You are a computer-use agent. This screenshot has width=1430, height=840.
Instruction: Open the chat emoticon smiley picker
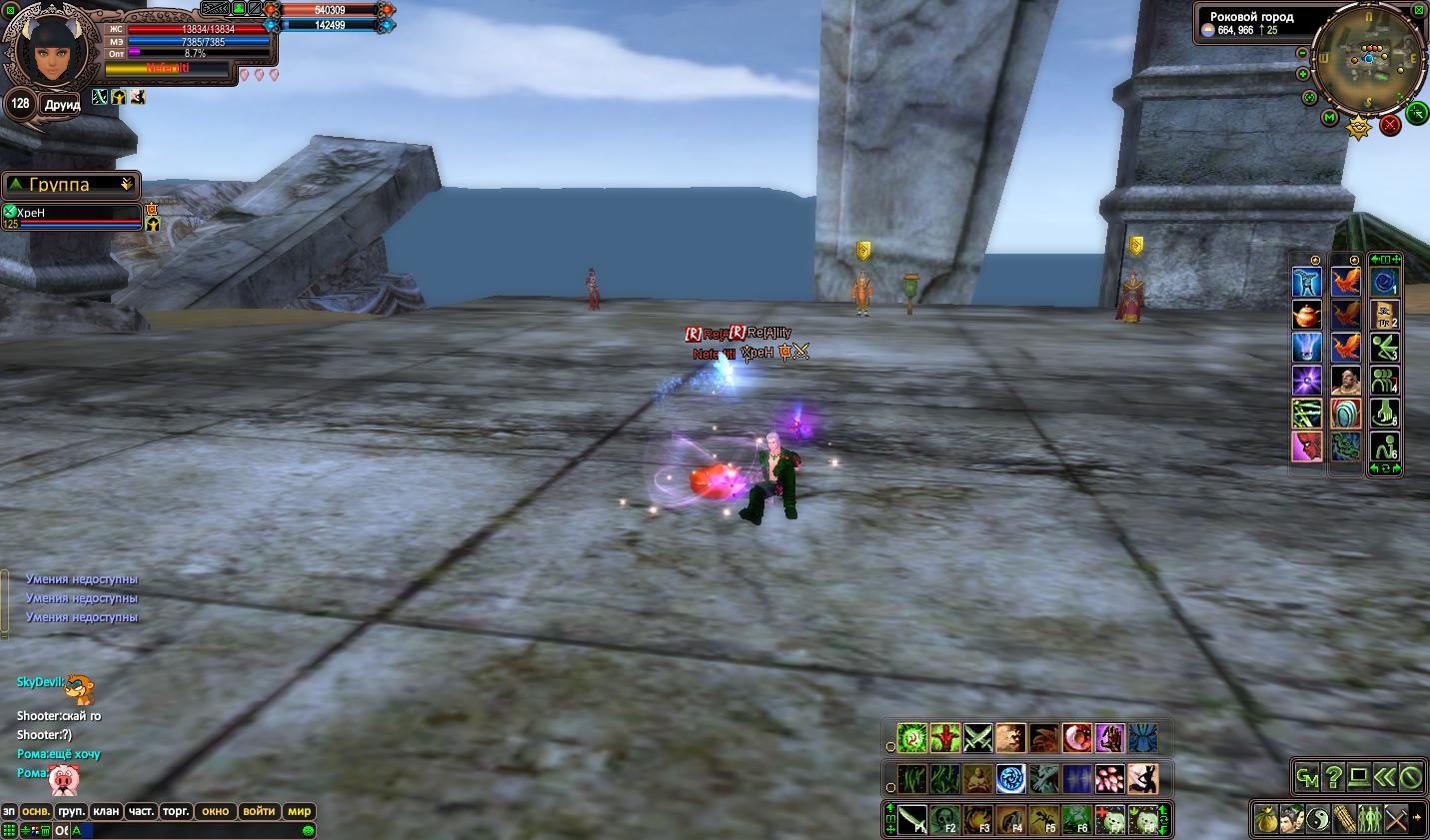coord(309,831)
